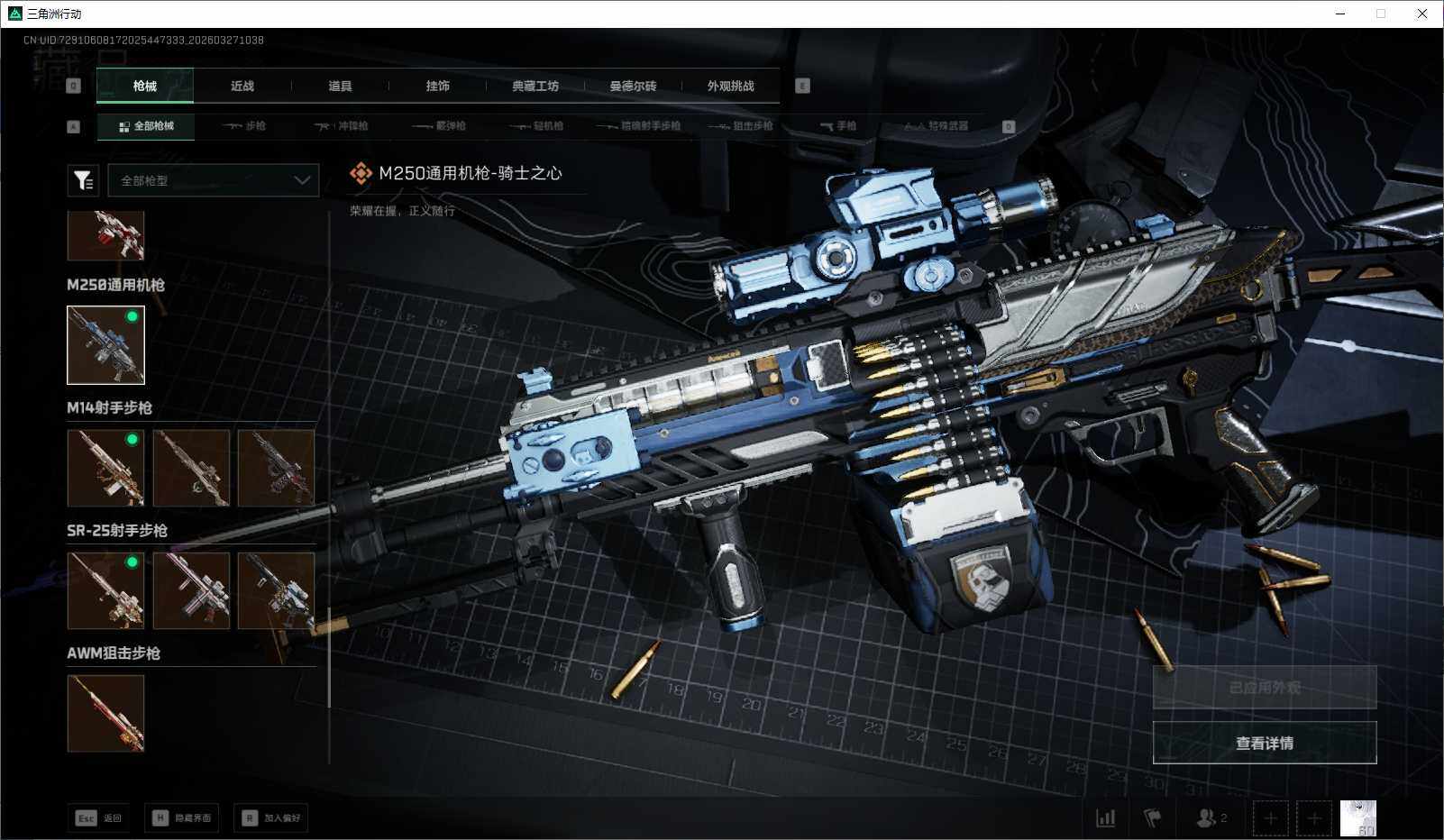
Task: Select the 挂饰 charms tab
Action: [437, 86]
